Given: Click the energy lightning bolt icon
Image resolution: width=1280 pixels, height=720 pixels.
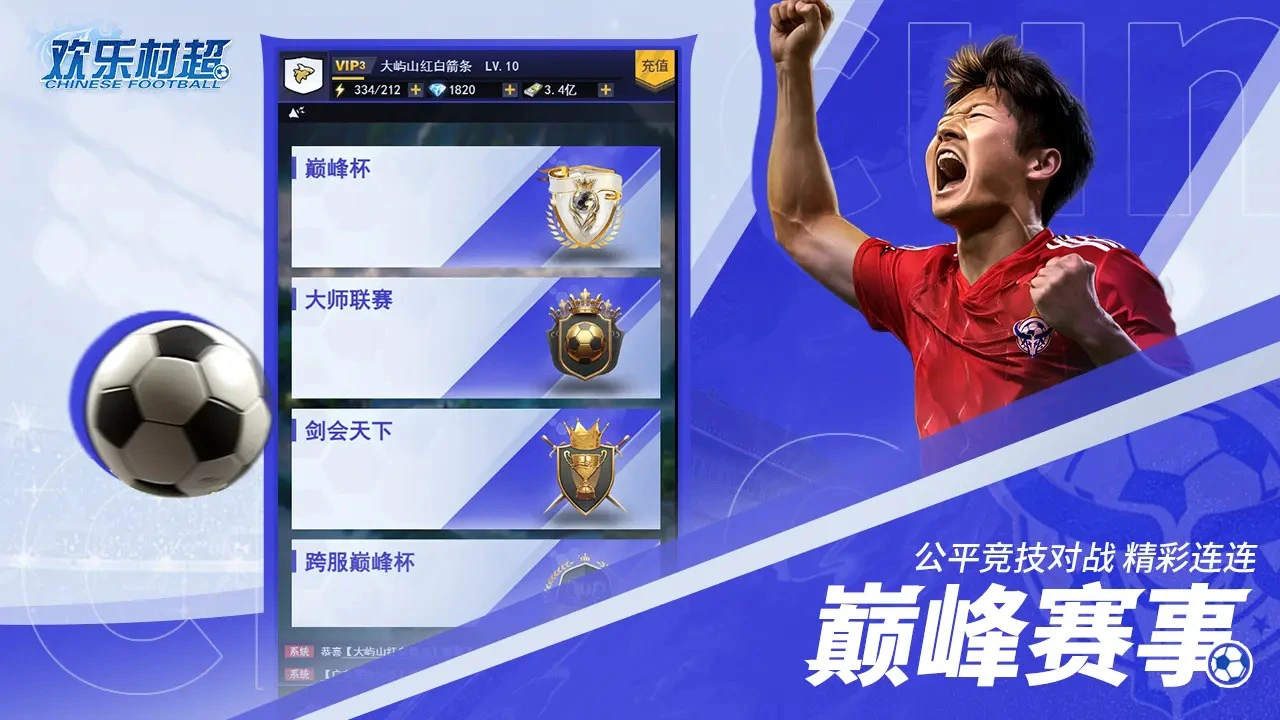Looking at the screenshot, I should pos(340,91).
